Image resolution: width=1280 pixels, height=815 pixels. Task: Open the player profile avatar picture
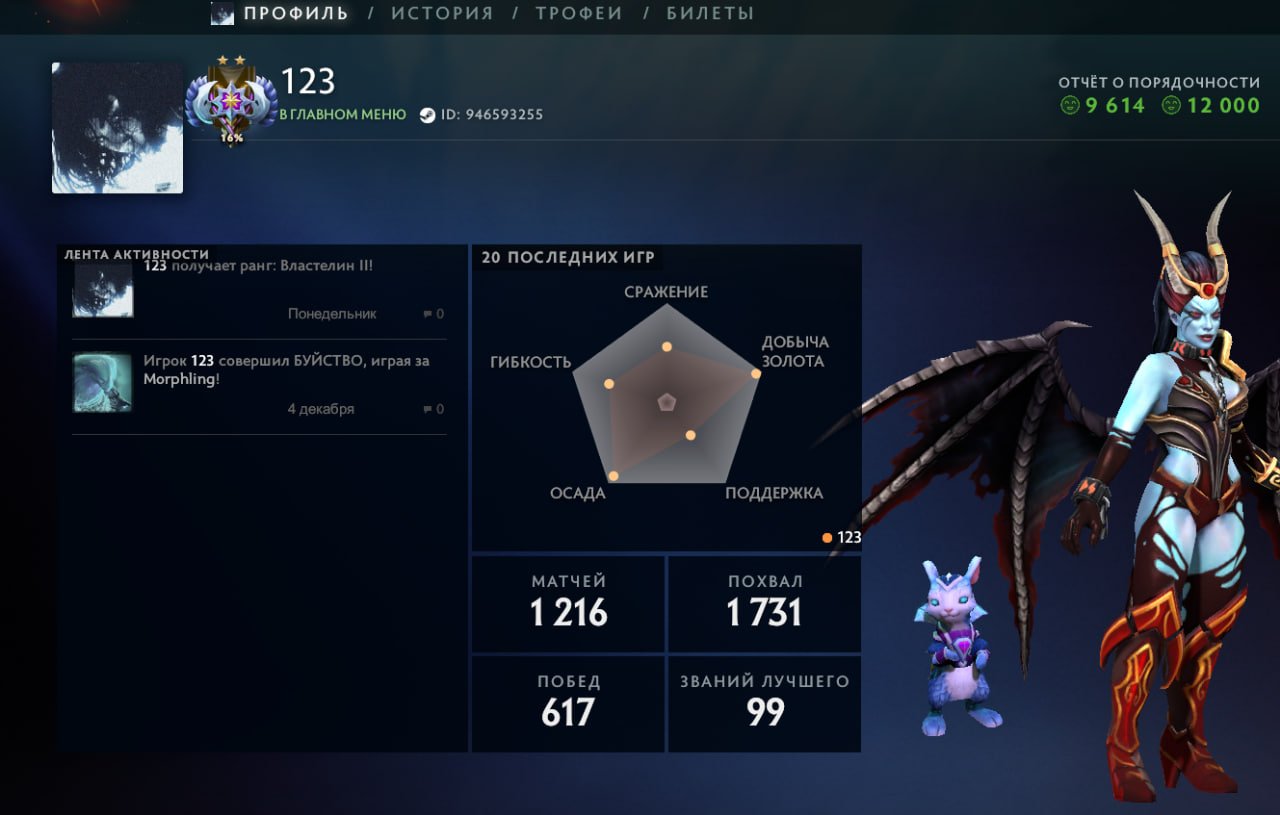click(x=117, y=125)
